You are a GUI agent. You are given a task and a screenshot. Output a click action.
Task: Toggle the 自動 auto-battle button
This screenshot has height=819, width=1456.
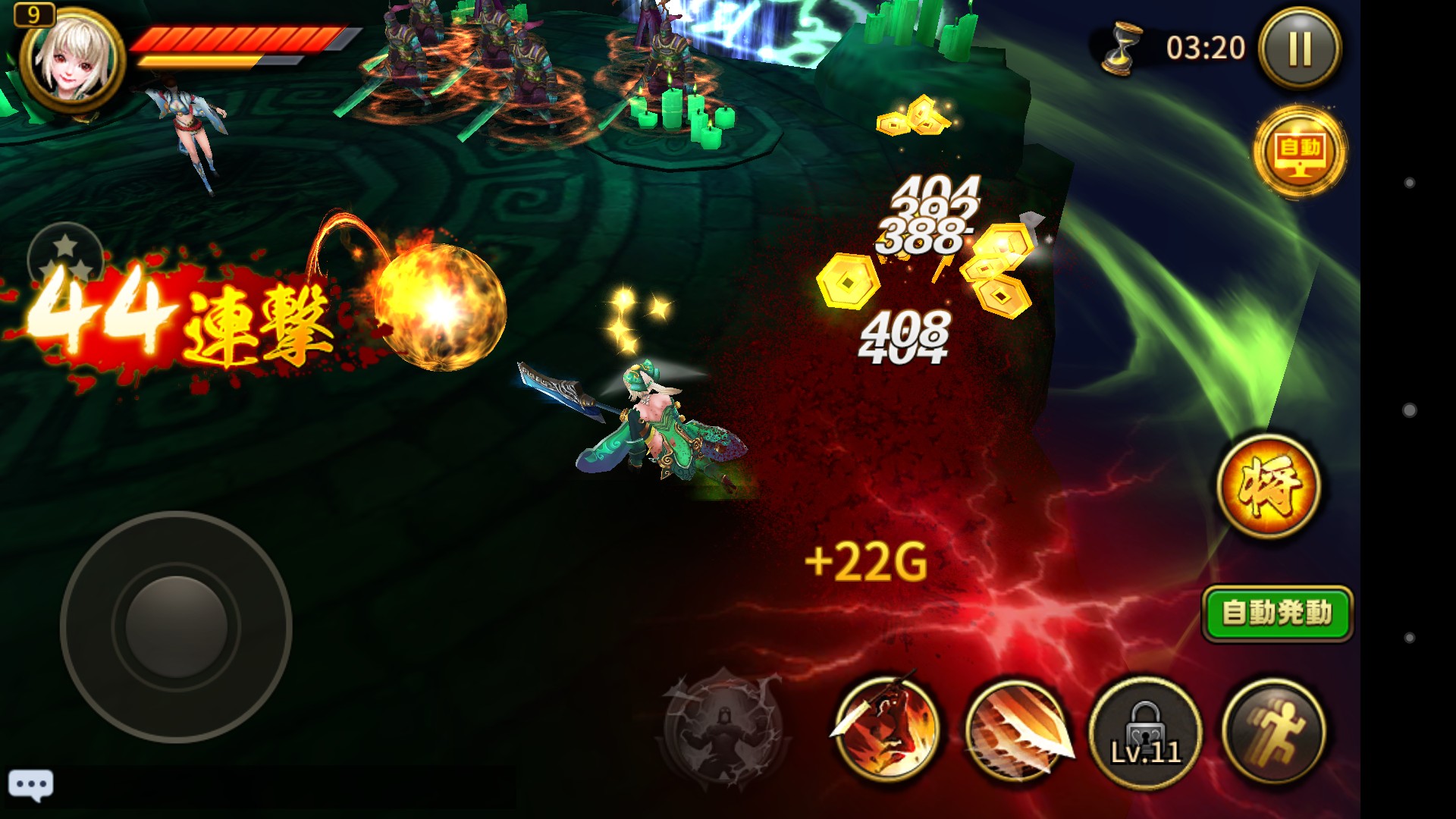click(1300, 152)
